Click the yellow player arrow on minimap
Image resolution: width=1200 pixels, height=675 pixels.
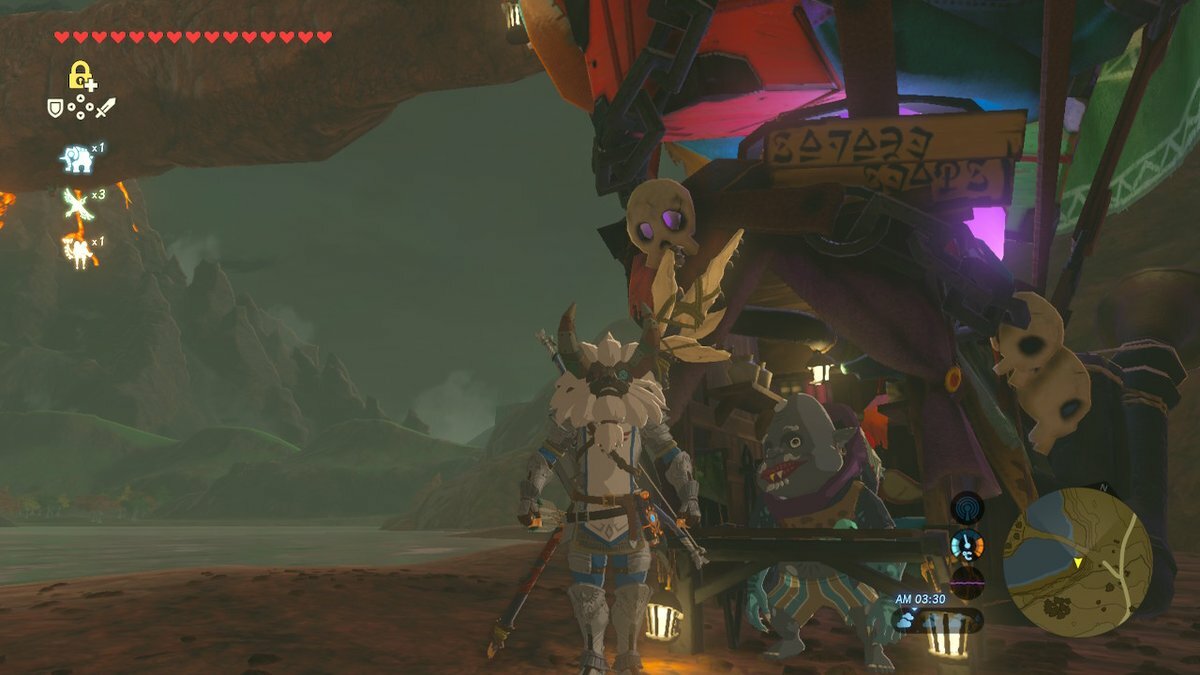click(1079, 564)
